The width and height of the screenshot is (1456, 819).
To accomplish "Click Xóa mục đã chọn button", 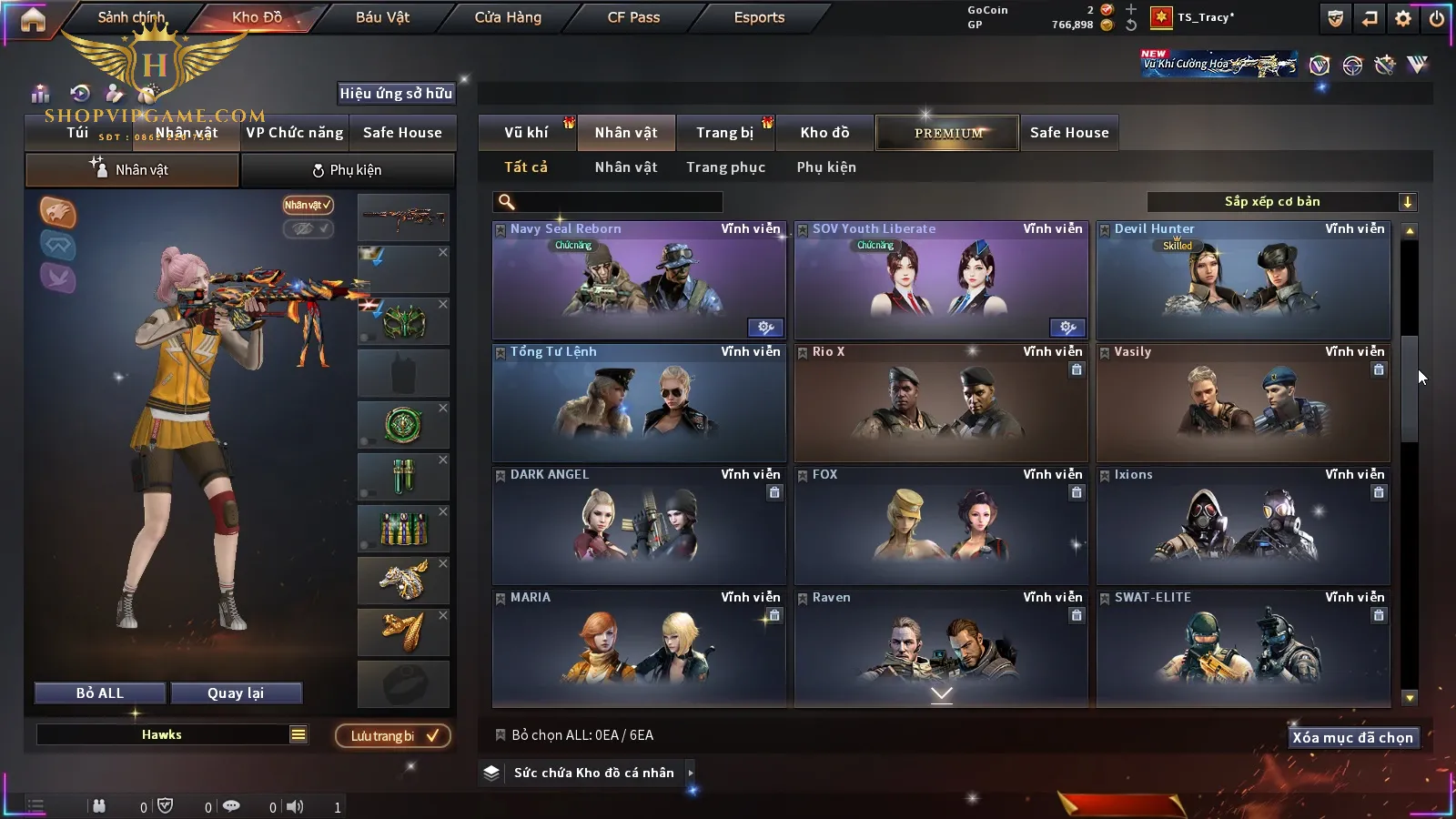I will pyautogui.click(x=1352, y=738).
